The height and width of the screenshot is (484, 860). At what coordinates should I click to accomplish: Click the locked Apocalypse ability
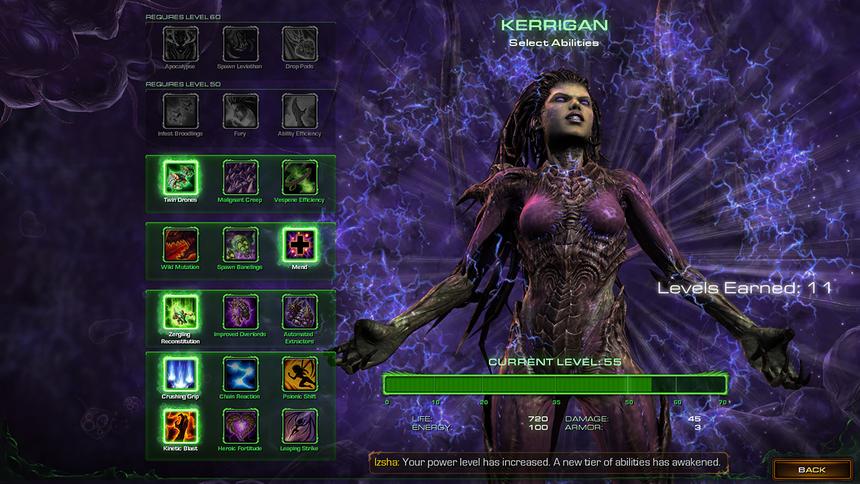(181, 43)
